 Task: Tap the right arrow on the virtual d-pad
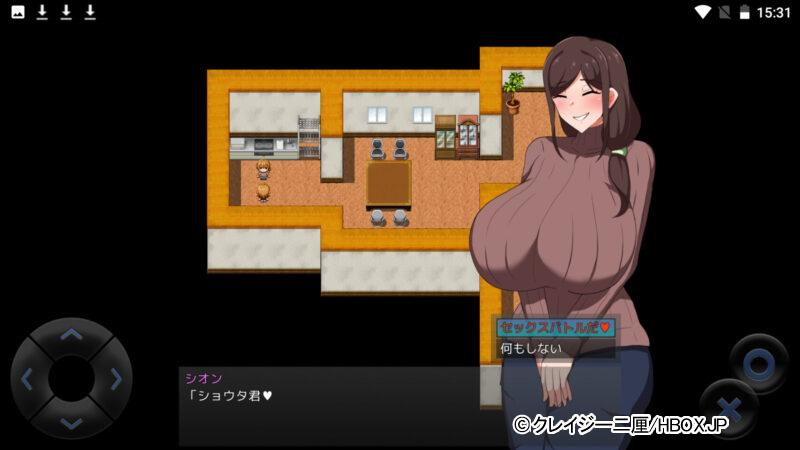(115, 379)
